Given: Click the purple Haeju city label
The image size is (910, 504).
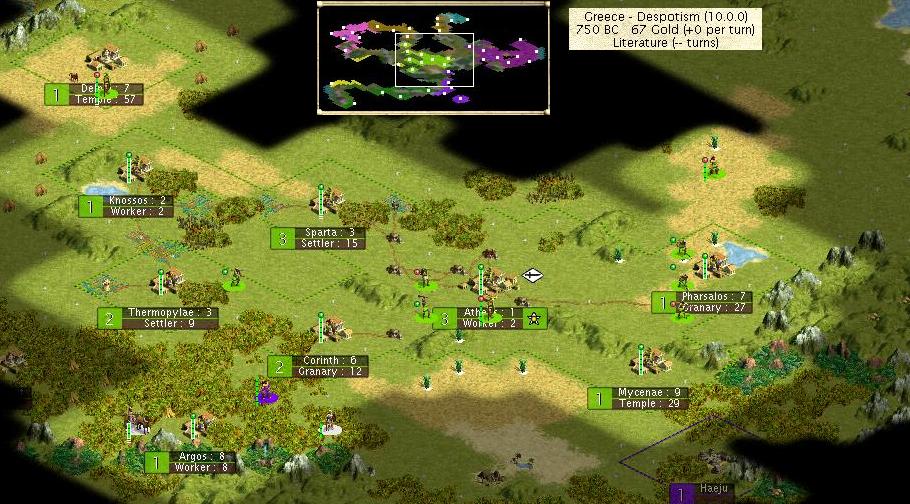Looking at the screenshot, I should (x=702, y=491).
